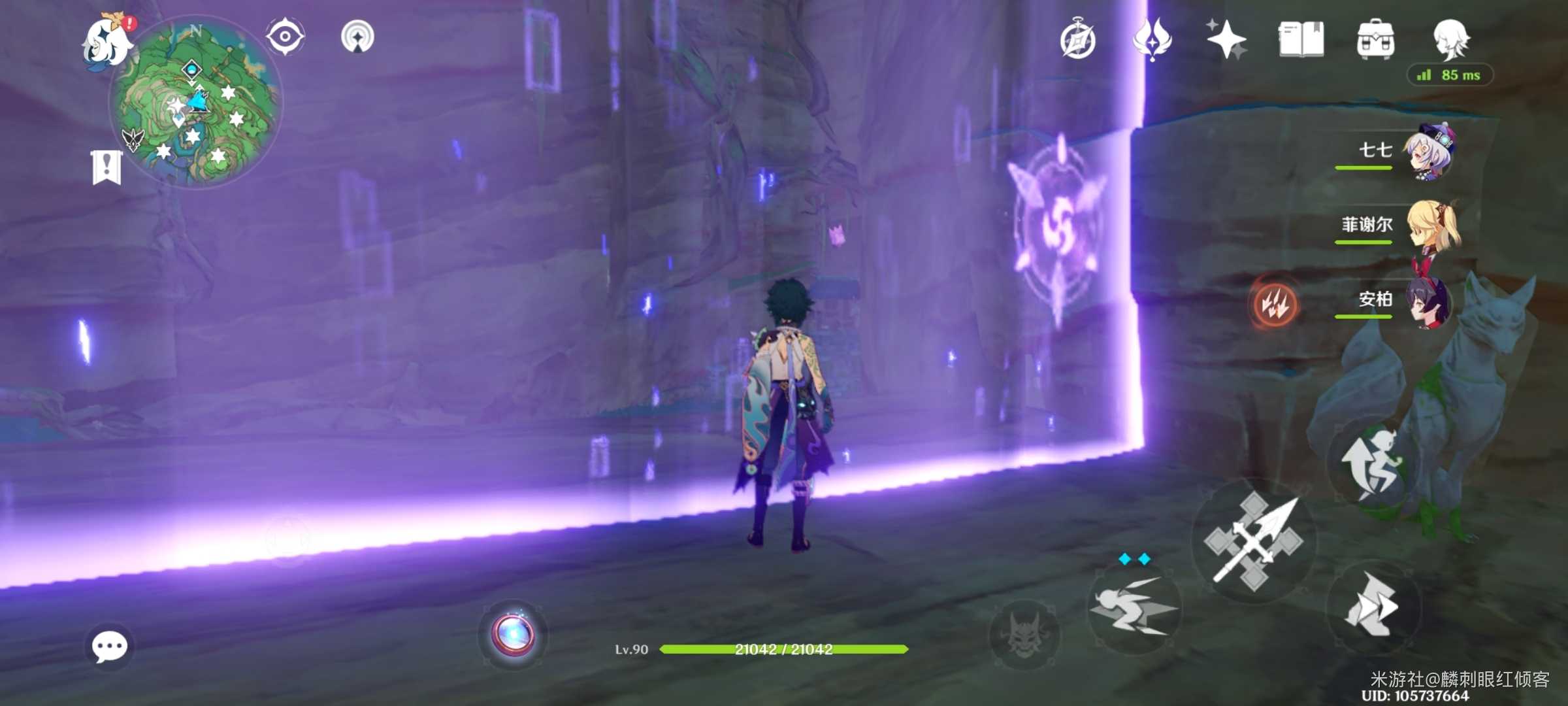Open the battle pass wings icon

1152,39
